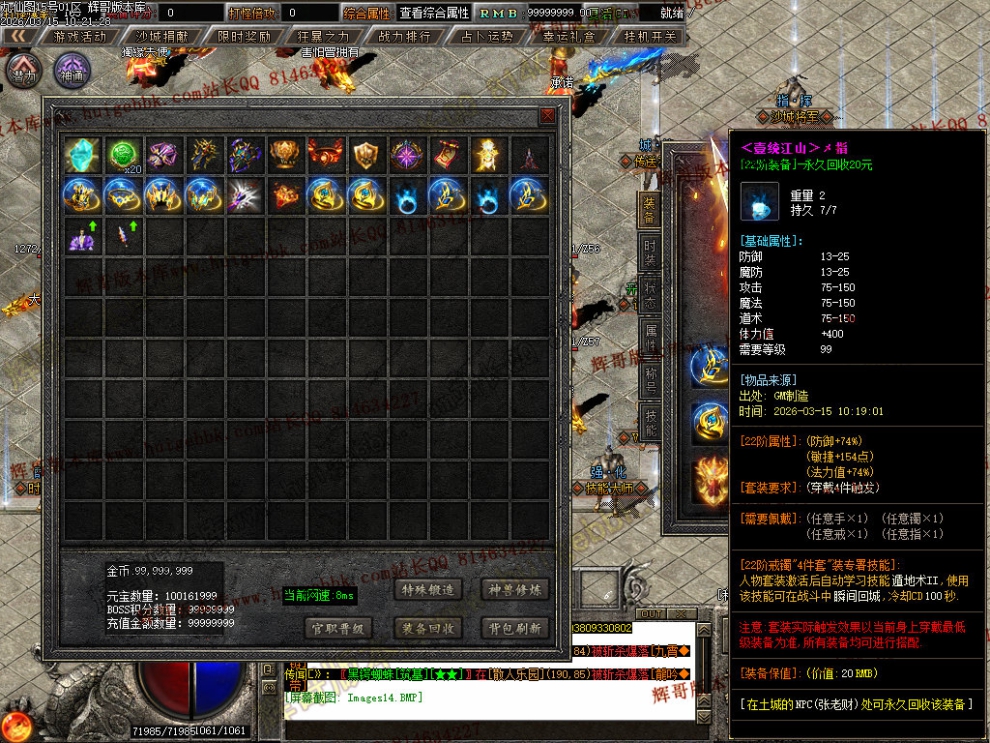Screen dimensions: 990x743
Task: Toggle the 挂机开关 auto-battle switch
Action: 649,36
